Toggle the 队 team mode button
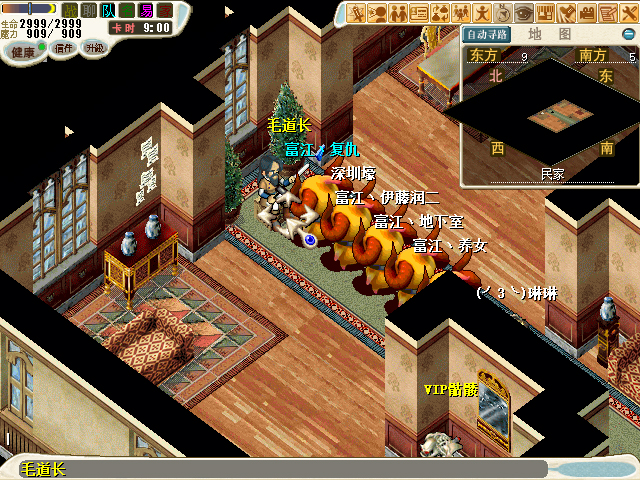The image size is (640, 480). [107, 9]
